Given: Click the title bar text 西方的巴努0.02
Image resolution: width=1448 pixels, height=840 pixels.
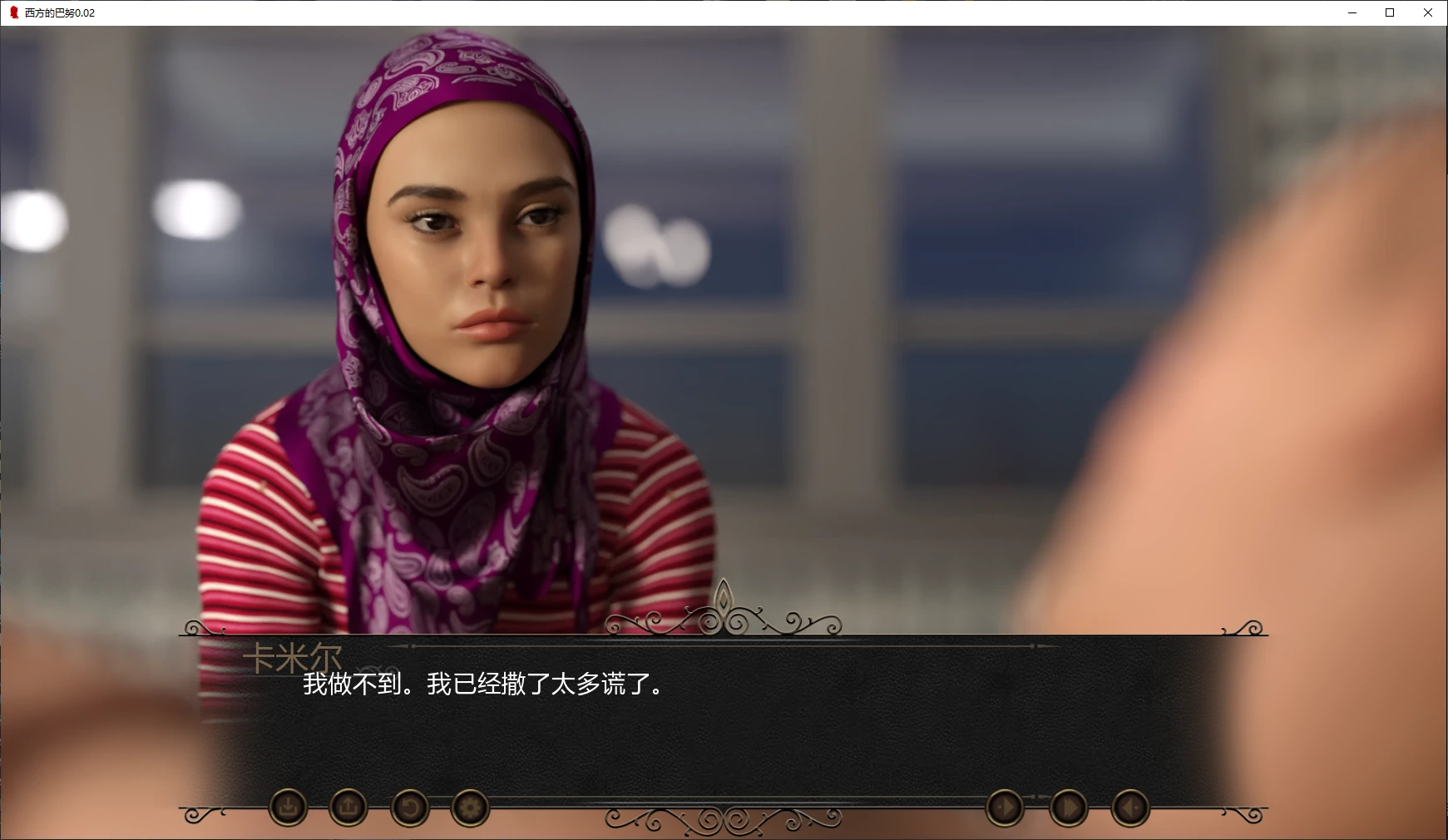Looking at the screenshot, I should point(58,12).
